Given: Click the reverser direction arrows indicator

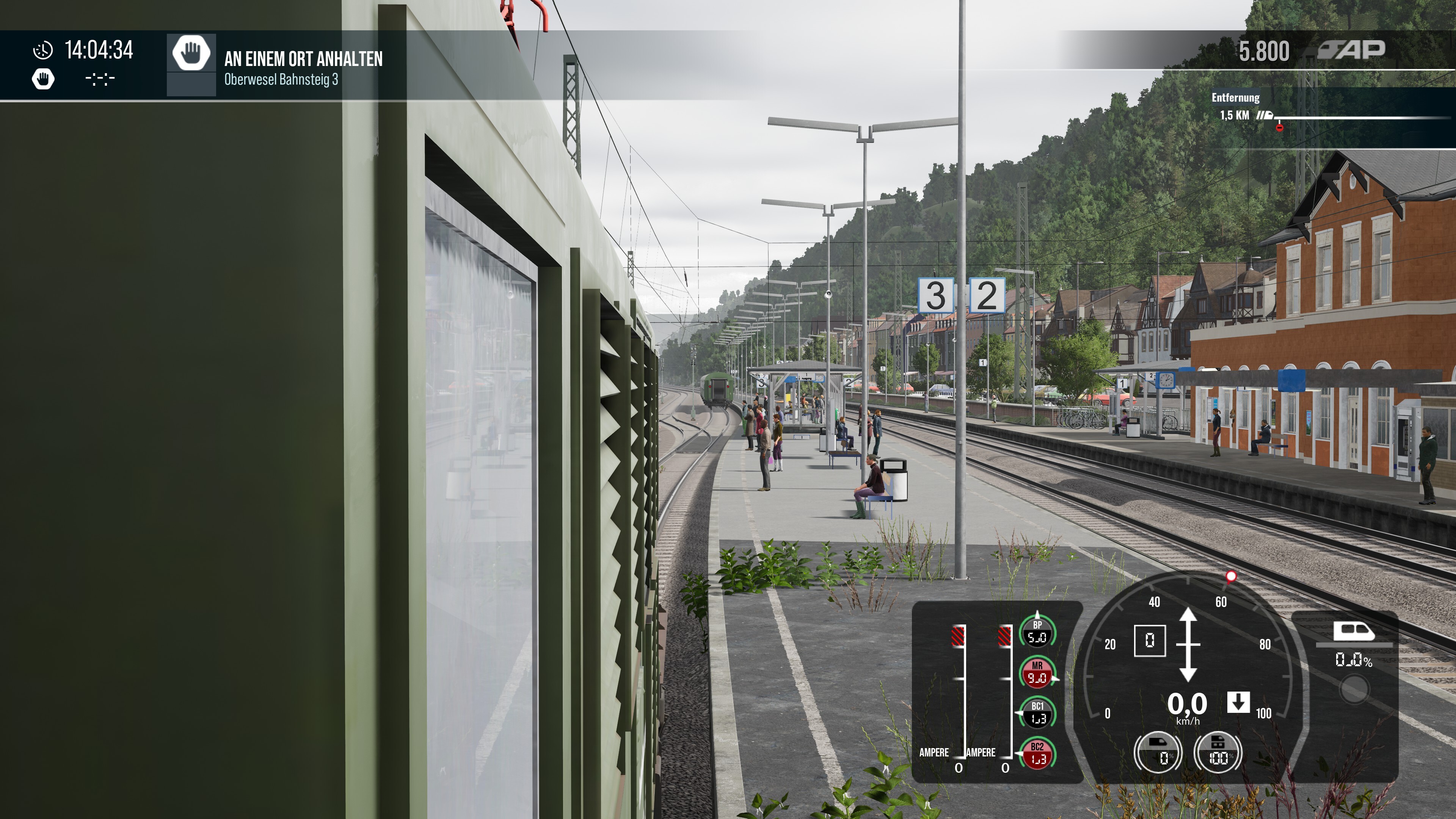Looking at the screenshot, I should click(1188, 644).
